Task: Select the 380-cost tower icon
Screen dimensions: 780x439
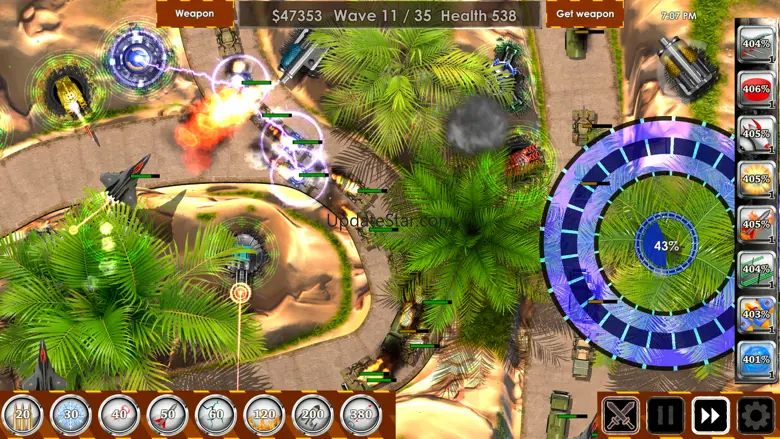Action: click(361, 415)
